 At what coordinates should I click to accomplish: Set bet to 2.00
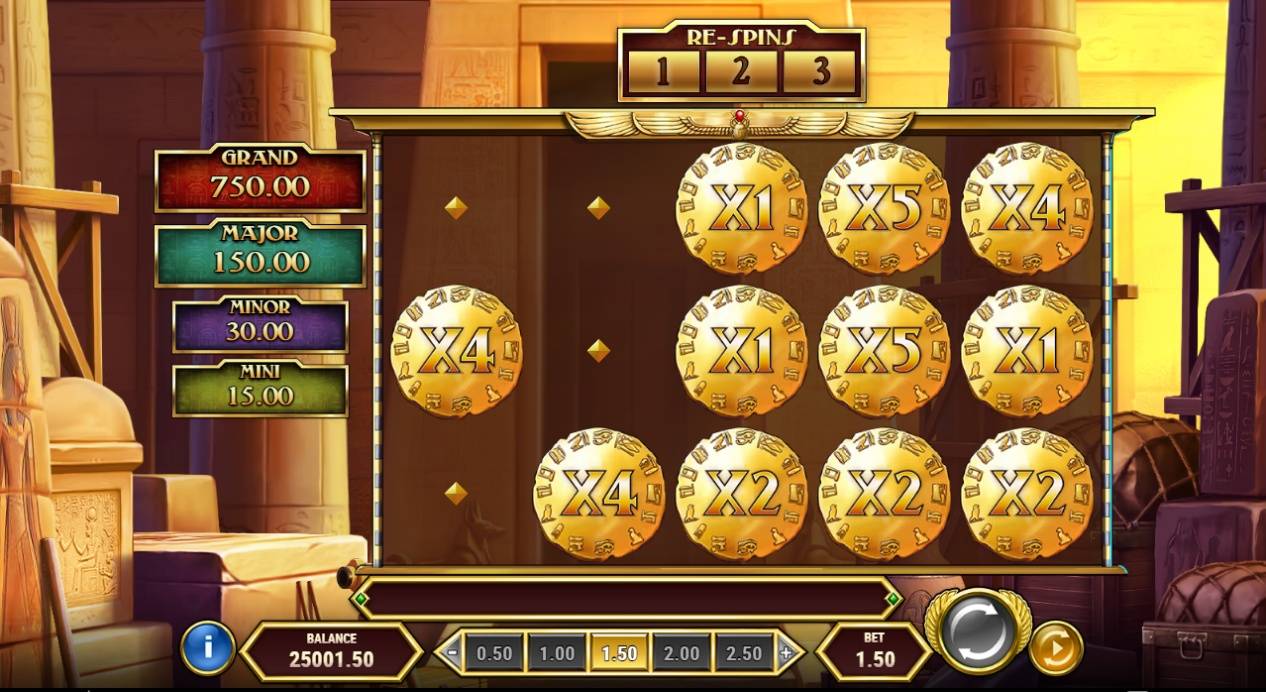click(x=681, y=654)
